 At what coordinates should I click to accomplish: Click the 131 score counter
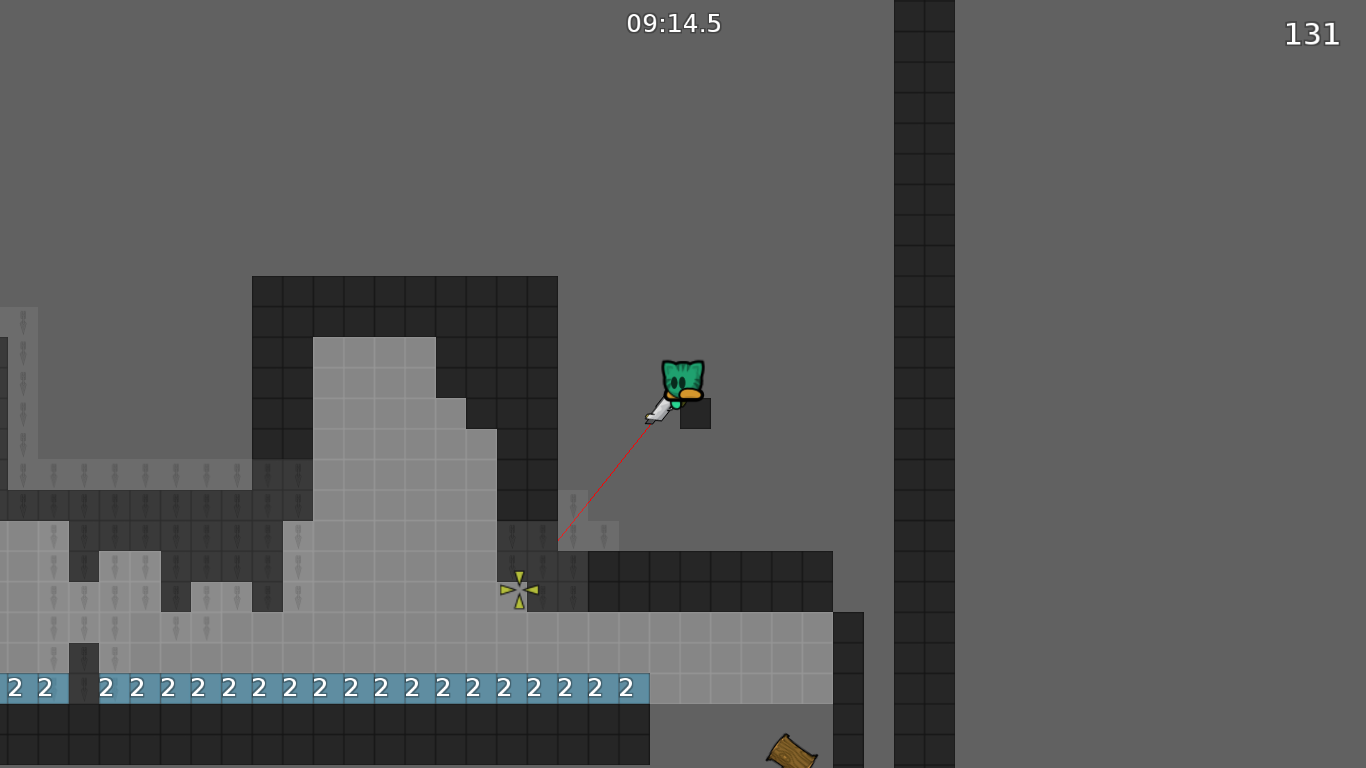[x=1312, y=35]
